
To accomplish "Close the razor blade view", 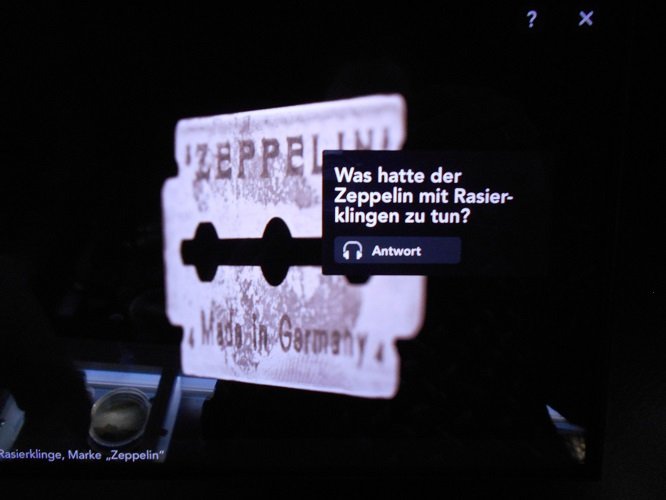I will point(586,18).
